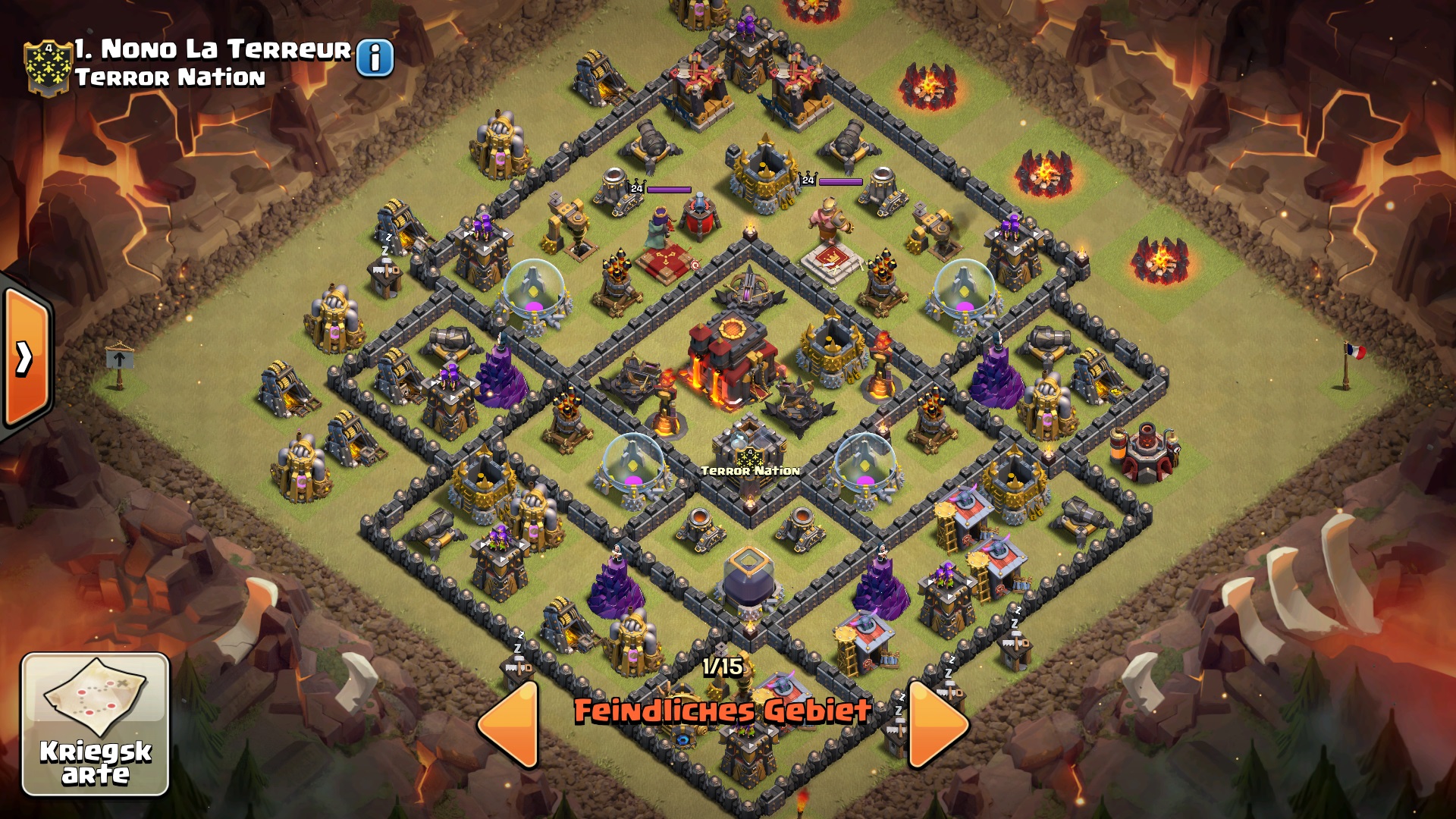Open the Kriegskarte war map
Screen dimensions: 1456x819
pyautogui.click(x=96, y=724)
